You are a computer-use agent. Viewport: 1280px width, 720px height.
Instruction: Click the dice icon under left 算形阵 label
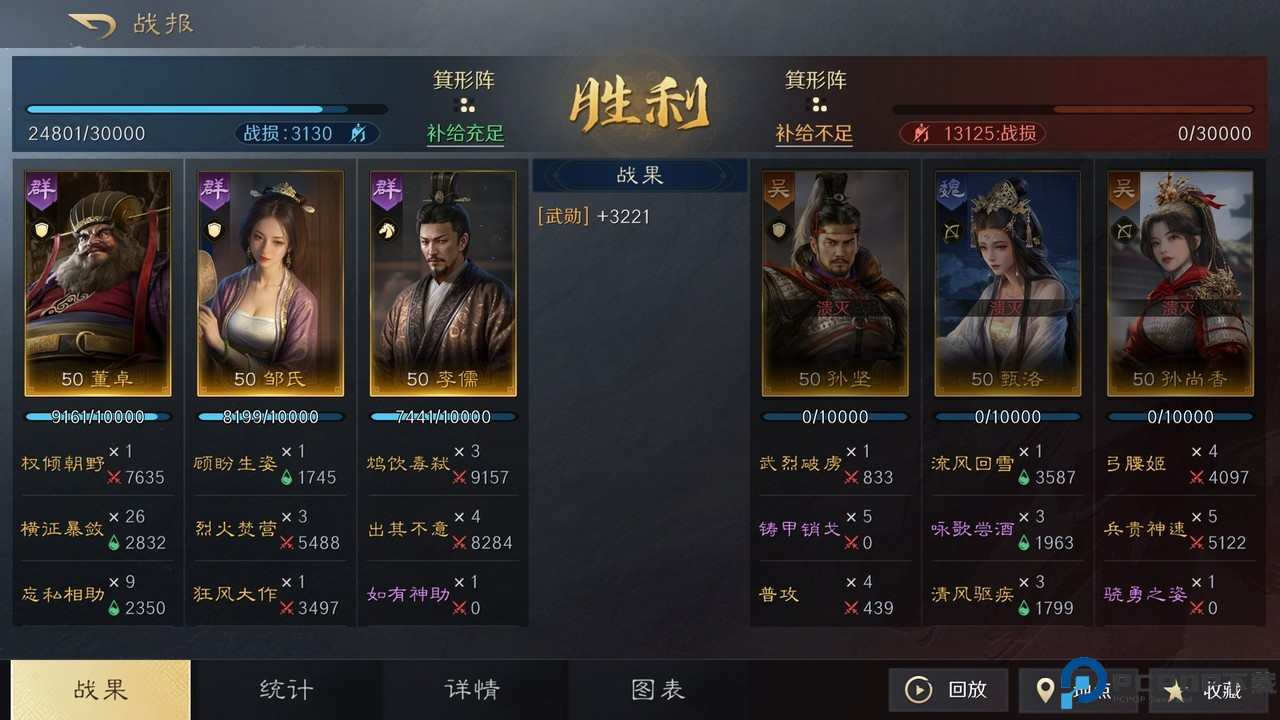[464, 103]
